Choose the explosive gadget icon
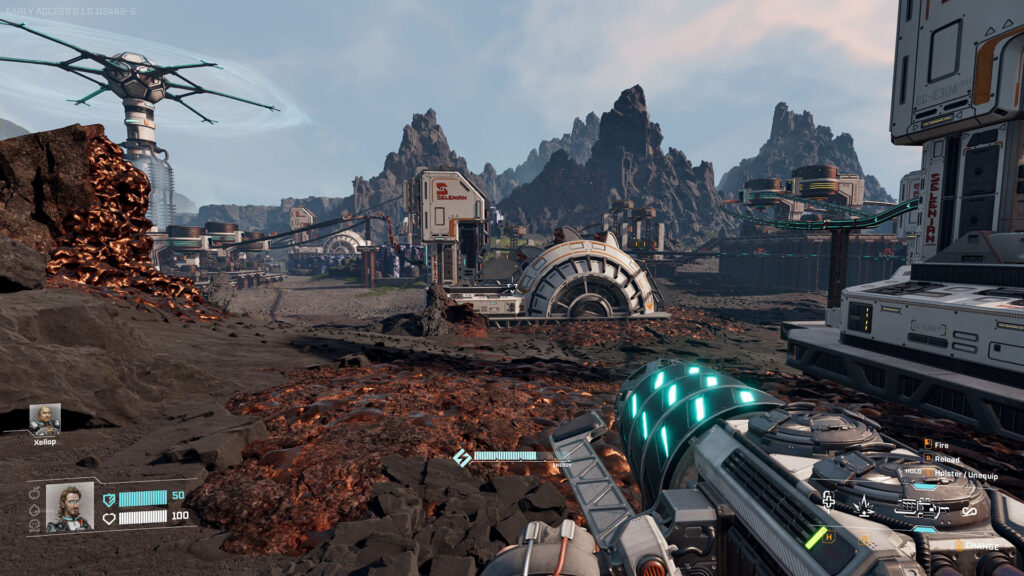The width and height of the screenshot is (1024, 576). click(x=862, y=506)
